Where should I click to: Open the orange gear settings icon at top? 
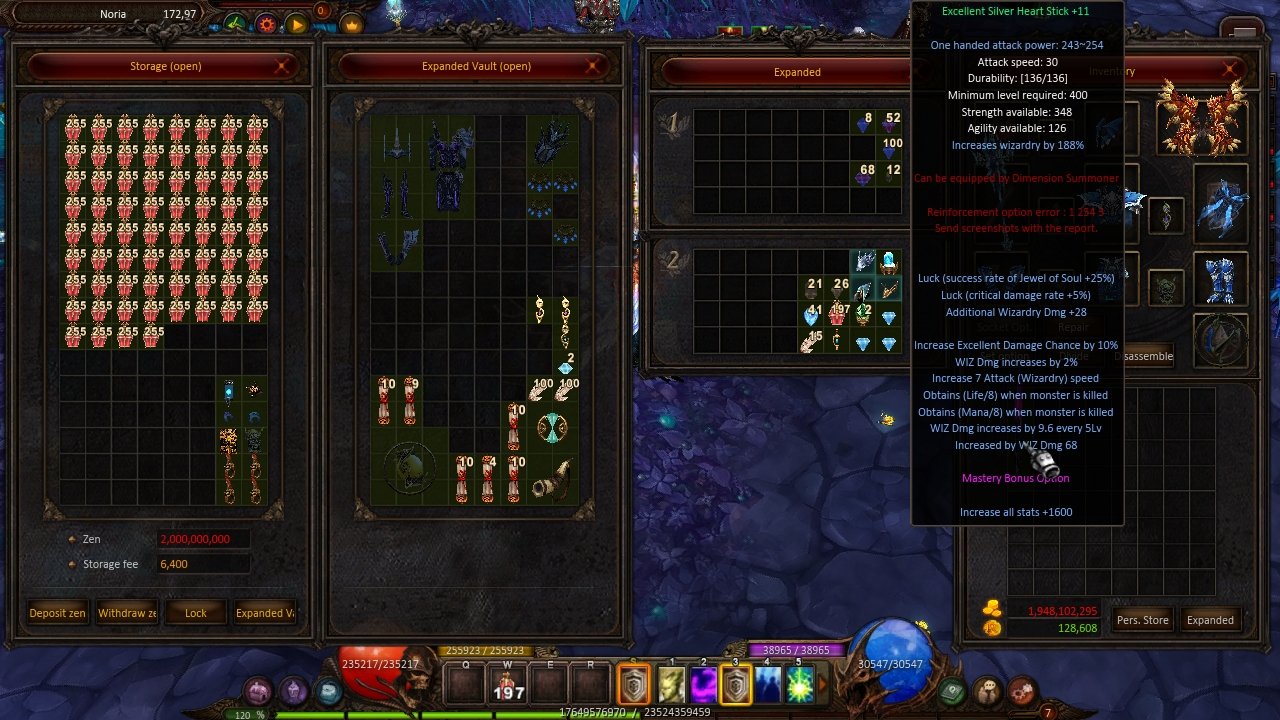click(266, 23)
